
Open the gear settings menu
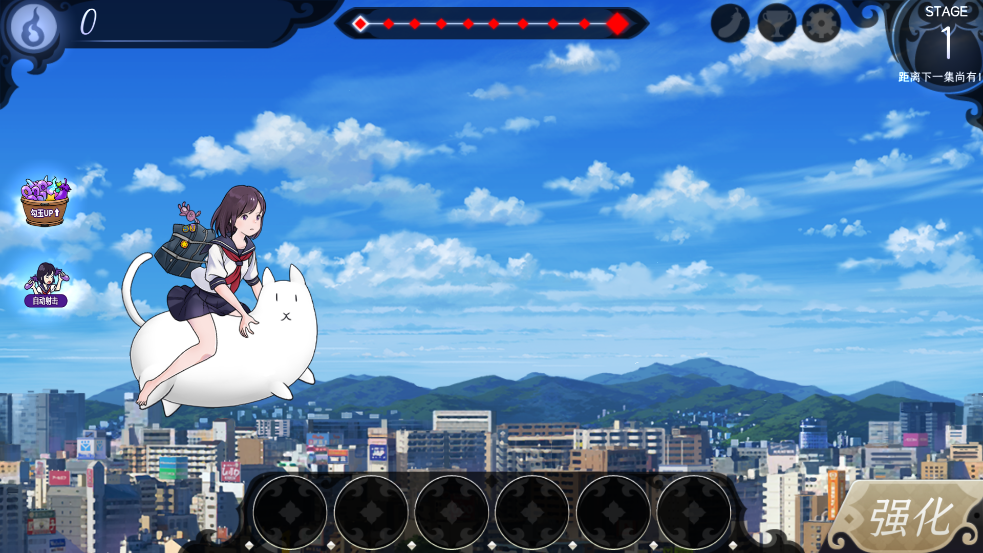pos(821,23)
